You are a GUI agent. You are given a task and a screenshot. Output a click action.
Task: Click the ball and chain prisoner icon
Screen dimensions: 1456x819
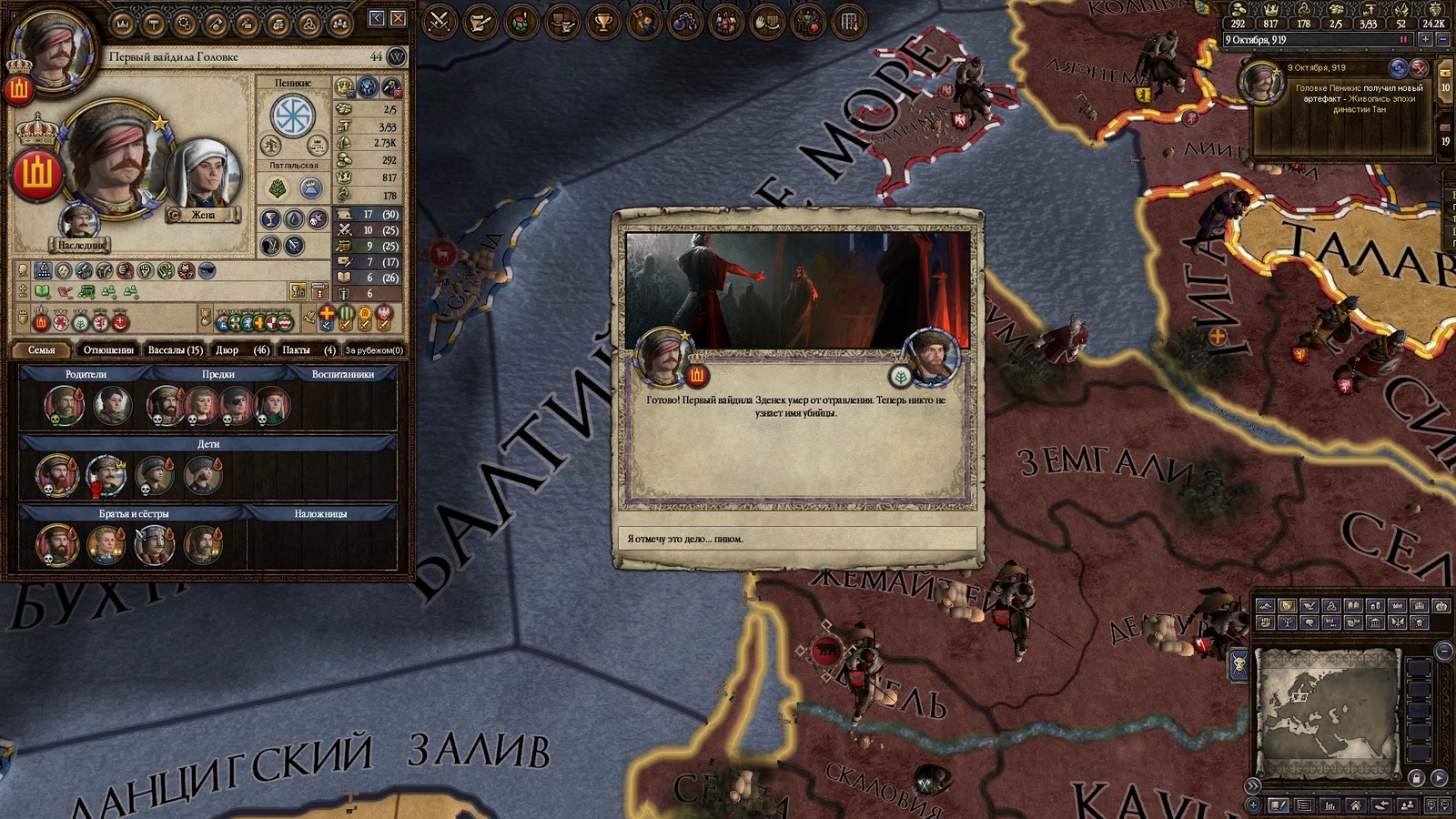point(685,21)
